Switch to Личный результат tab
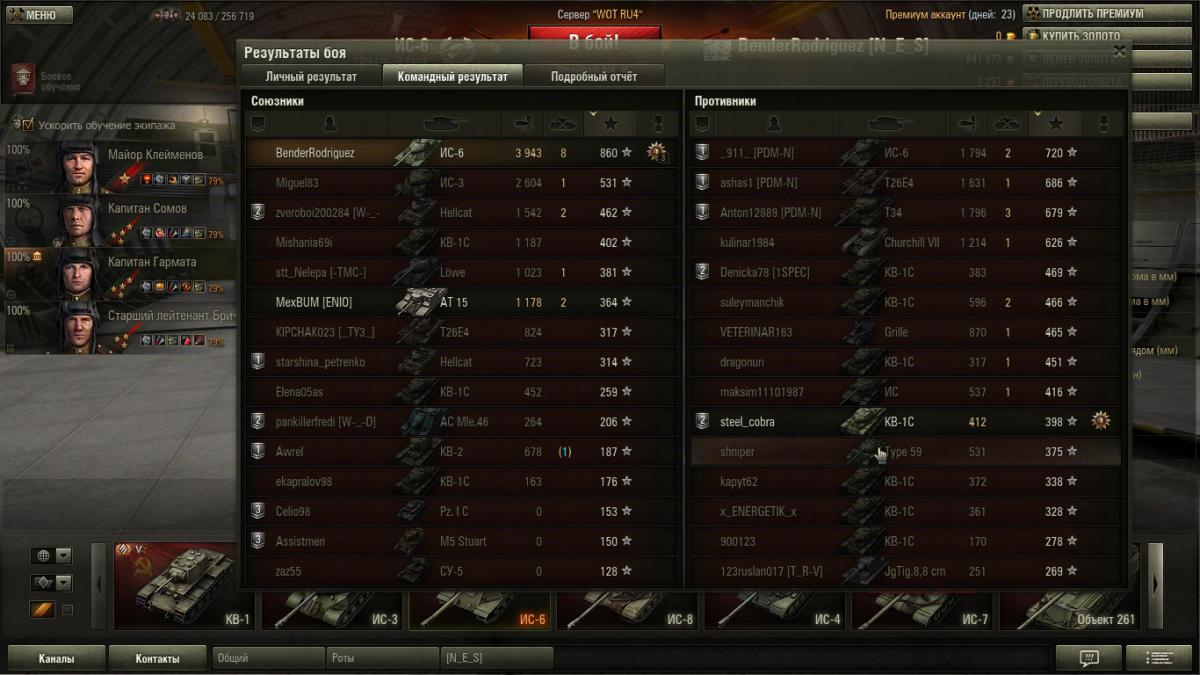1200x675 pixels. tap(311, 76)
